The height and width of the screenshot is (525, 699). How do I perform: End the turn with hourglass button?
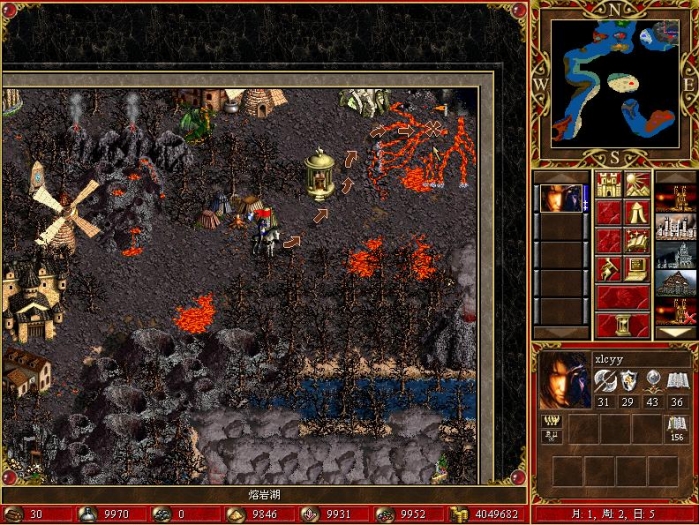(x=622, y=325)
